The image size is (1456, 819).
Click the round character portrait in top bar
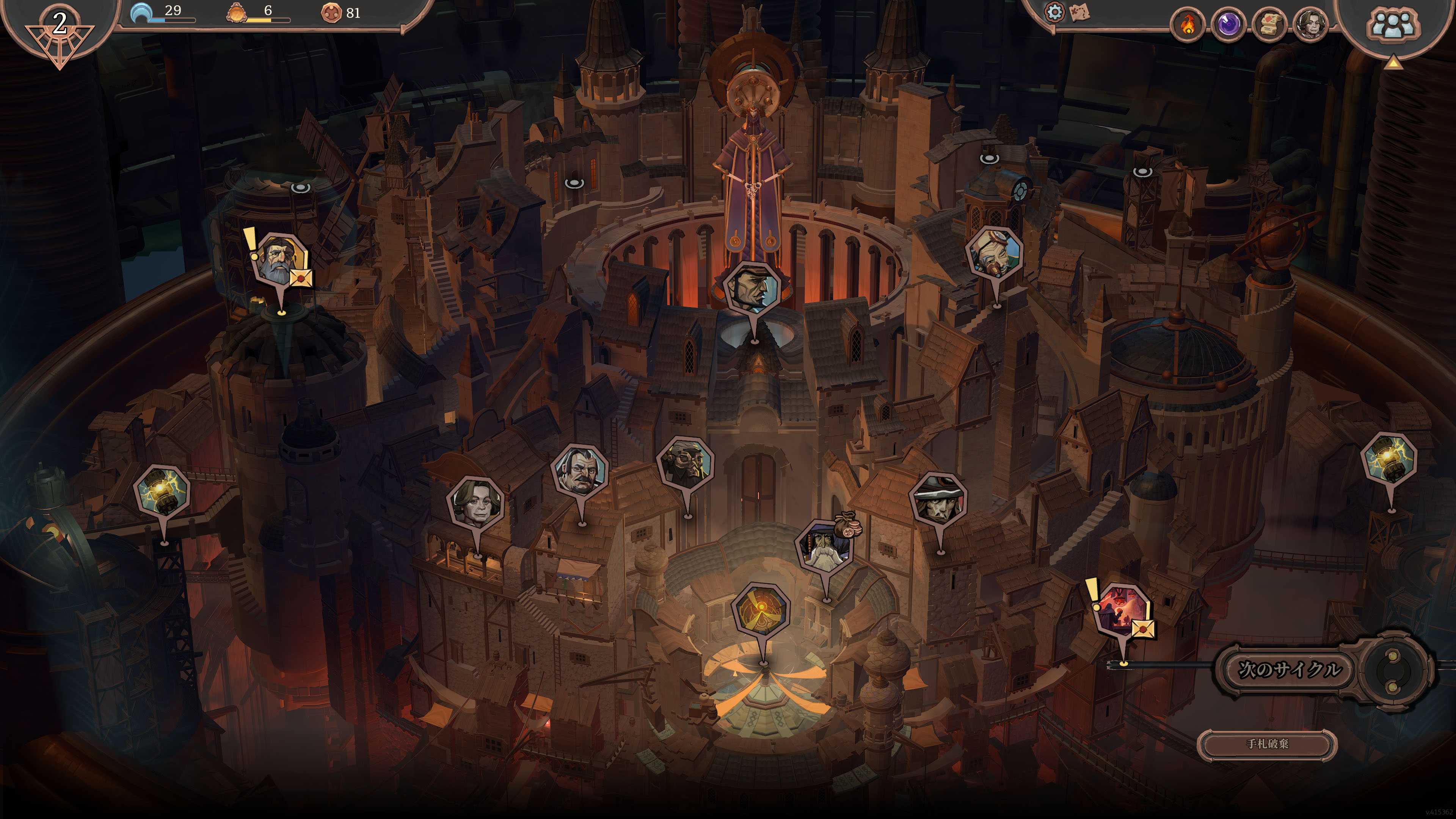pos(1310,25)
